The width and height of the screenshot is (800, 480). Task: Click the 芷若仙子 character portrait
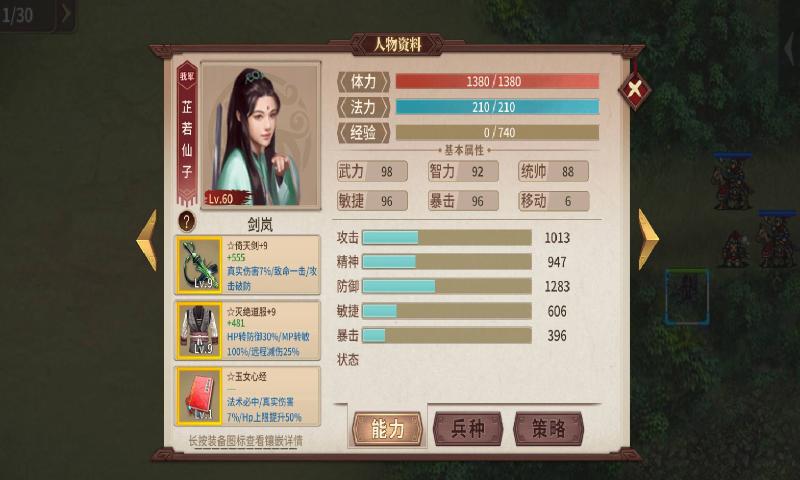(x=260, y=134)
